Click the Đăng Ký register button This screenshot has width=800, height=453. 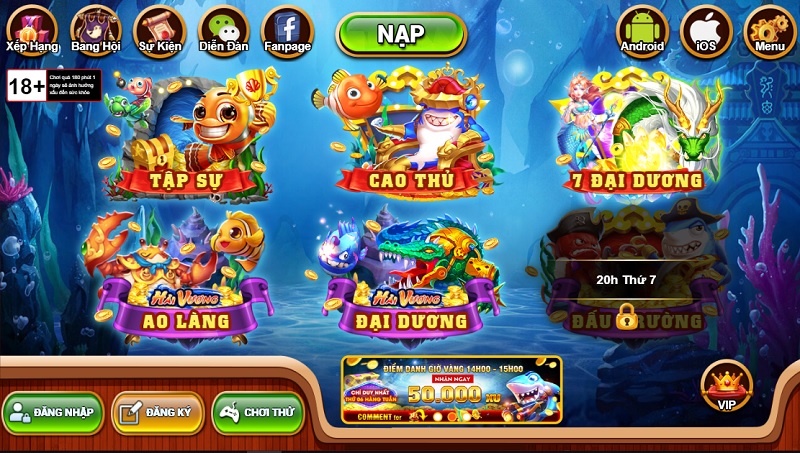[158, 412]
